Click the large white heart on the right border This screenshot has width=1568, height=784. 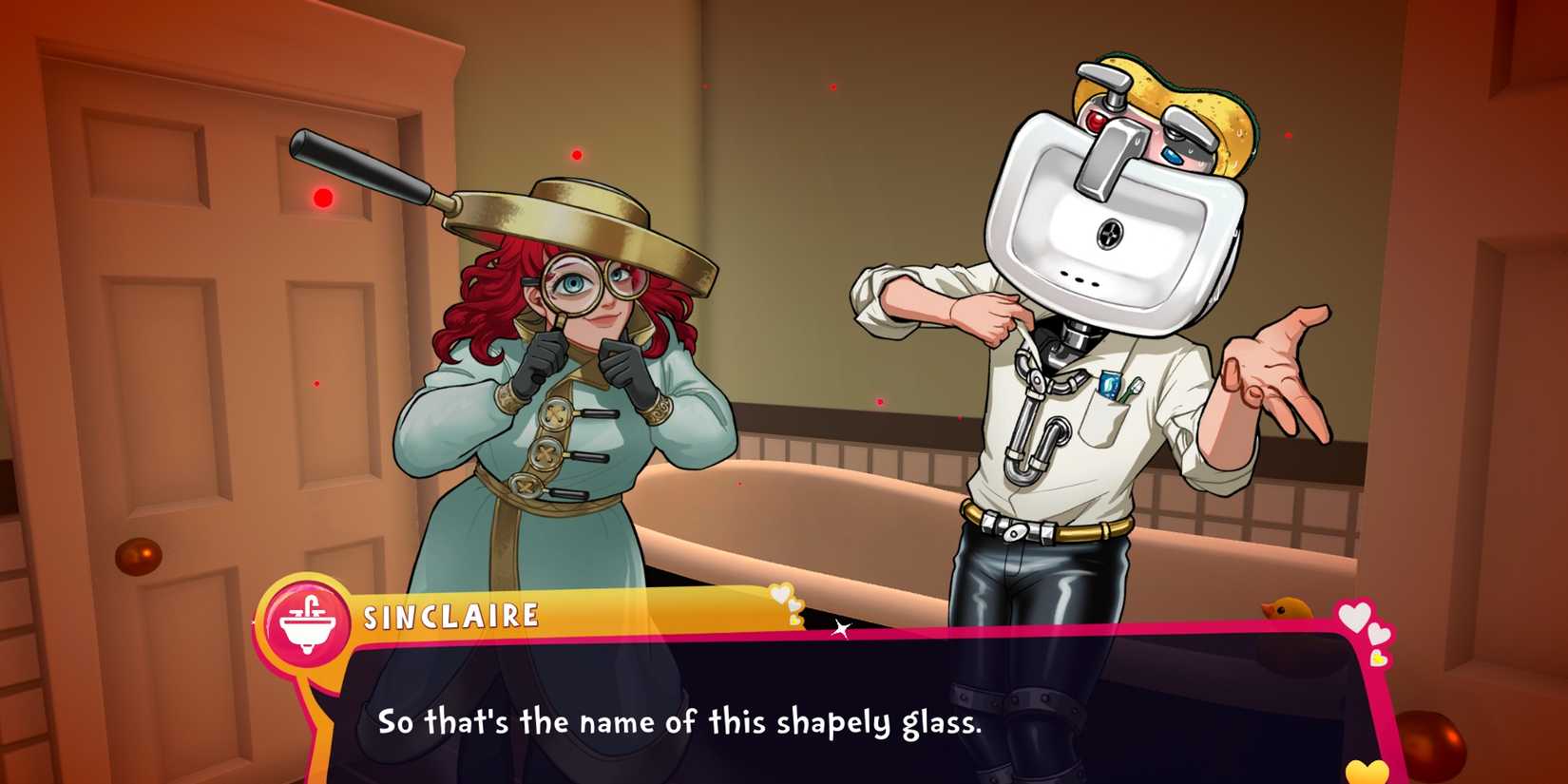click(x=1355, y=616)
